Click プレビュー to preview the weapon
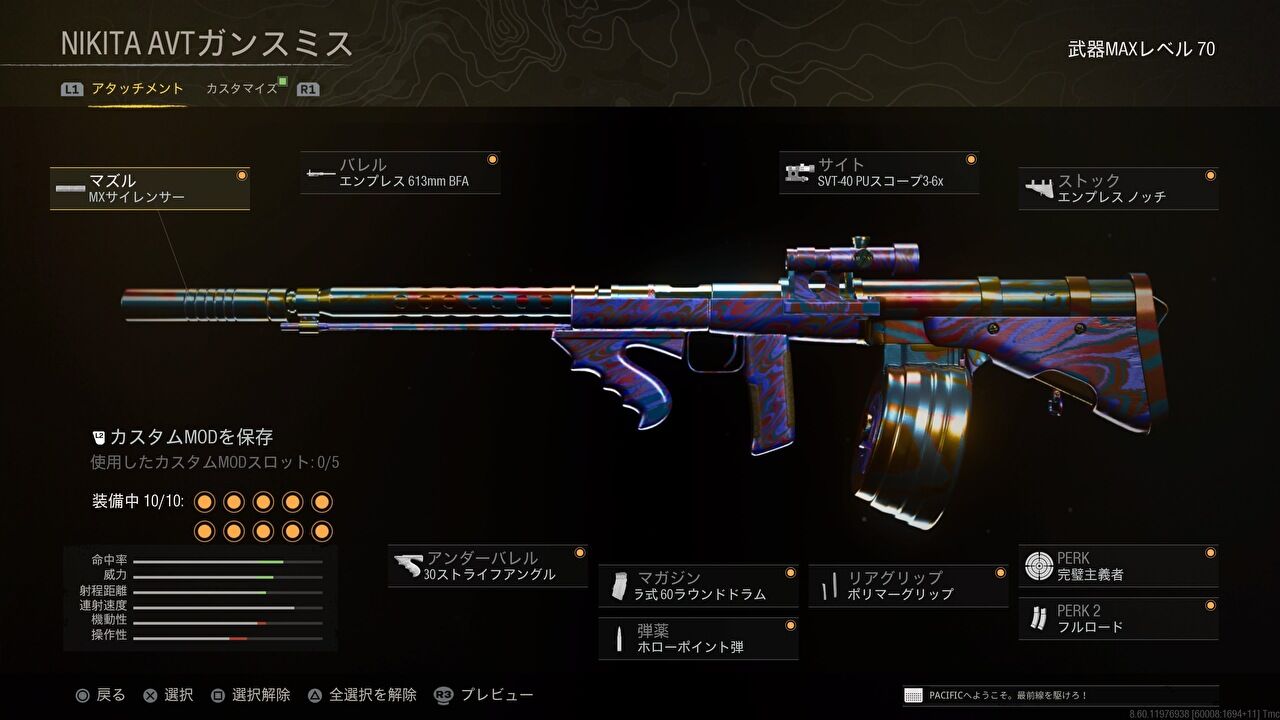The image size is (1280, 720). (497, 693)
